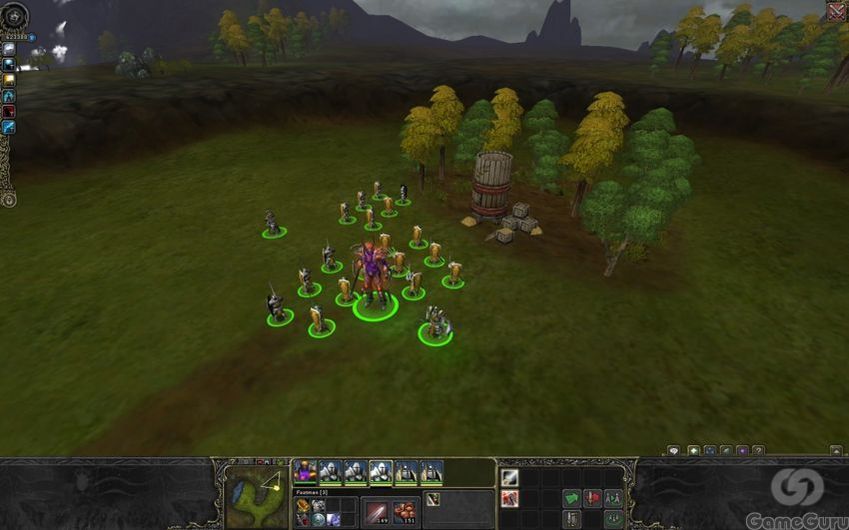Select the last footman portrait in group
This screenshot has height=530, width=849.
431,470
